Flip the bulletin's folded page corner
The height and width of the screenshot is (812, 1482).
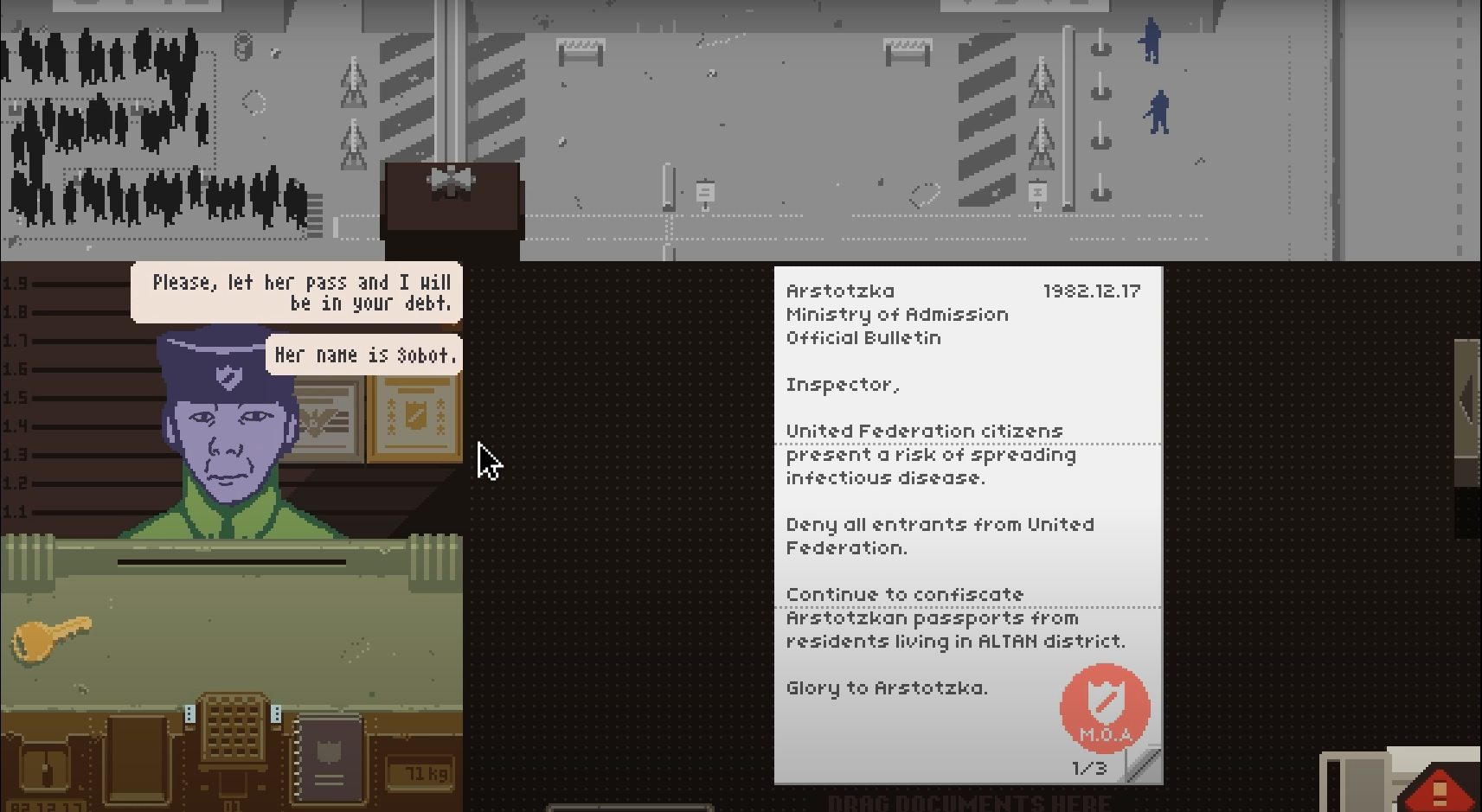click(x=1144, y=765)
